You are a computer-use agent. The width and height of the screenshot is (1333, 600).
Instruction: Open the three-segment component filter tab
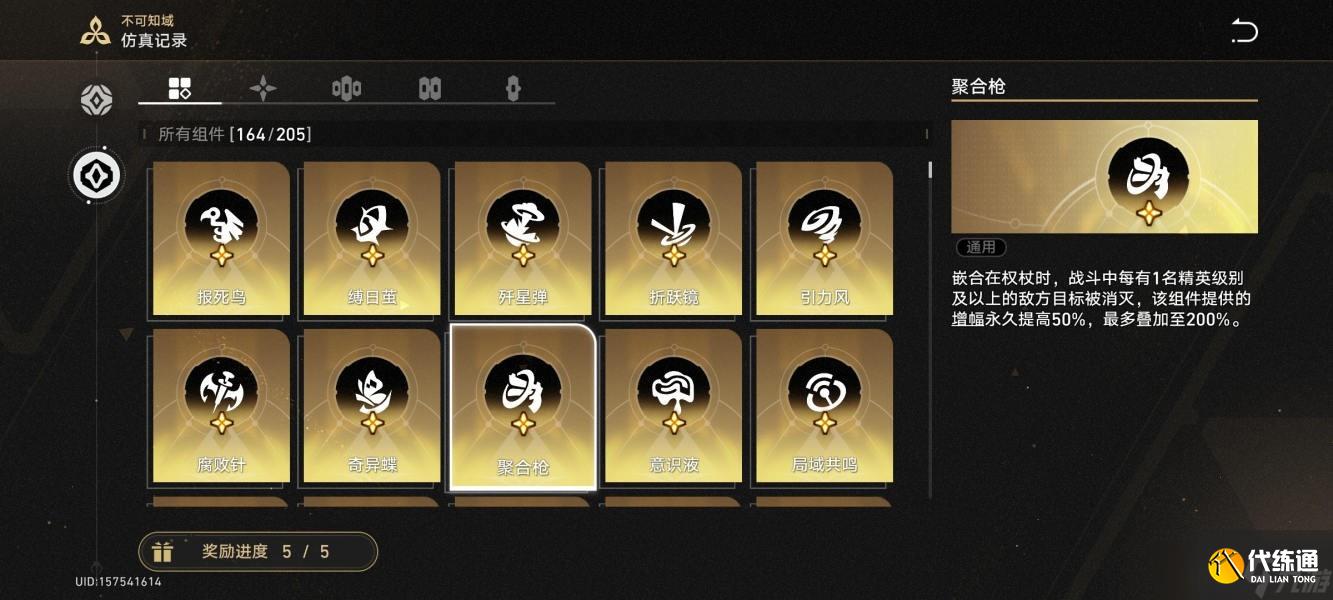tap(346, 88)
